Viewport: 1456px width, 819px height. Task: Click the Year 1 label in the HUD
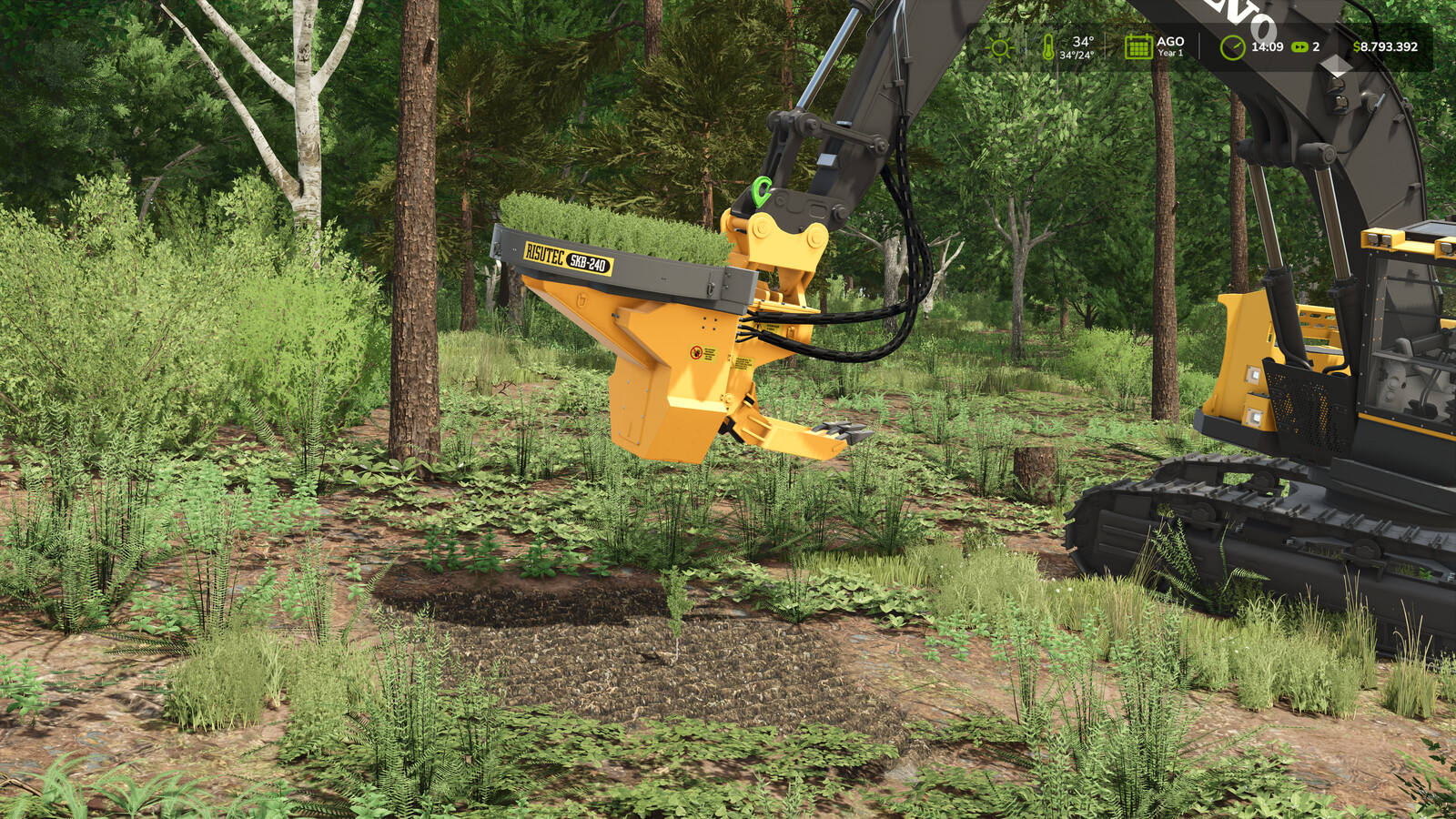coord(1169,53)
